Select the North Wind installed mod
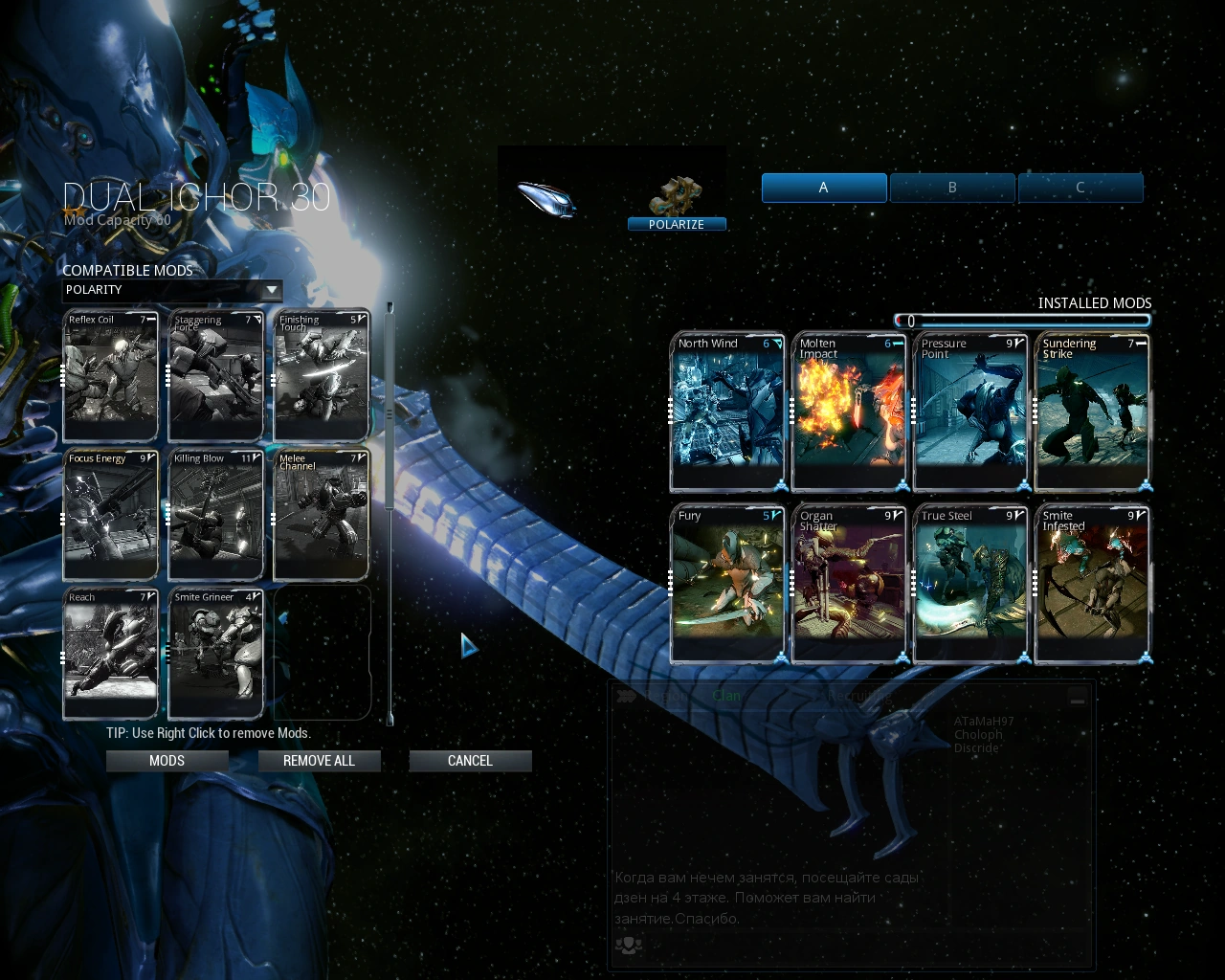1225x980 pixels. 727,412
